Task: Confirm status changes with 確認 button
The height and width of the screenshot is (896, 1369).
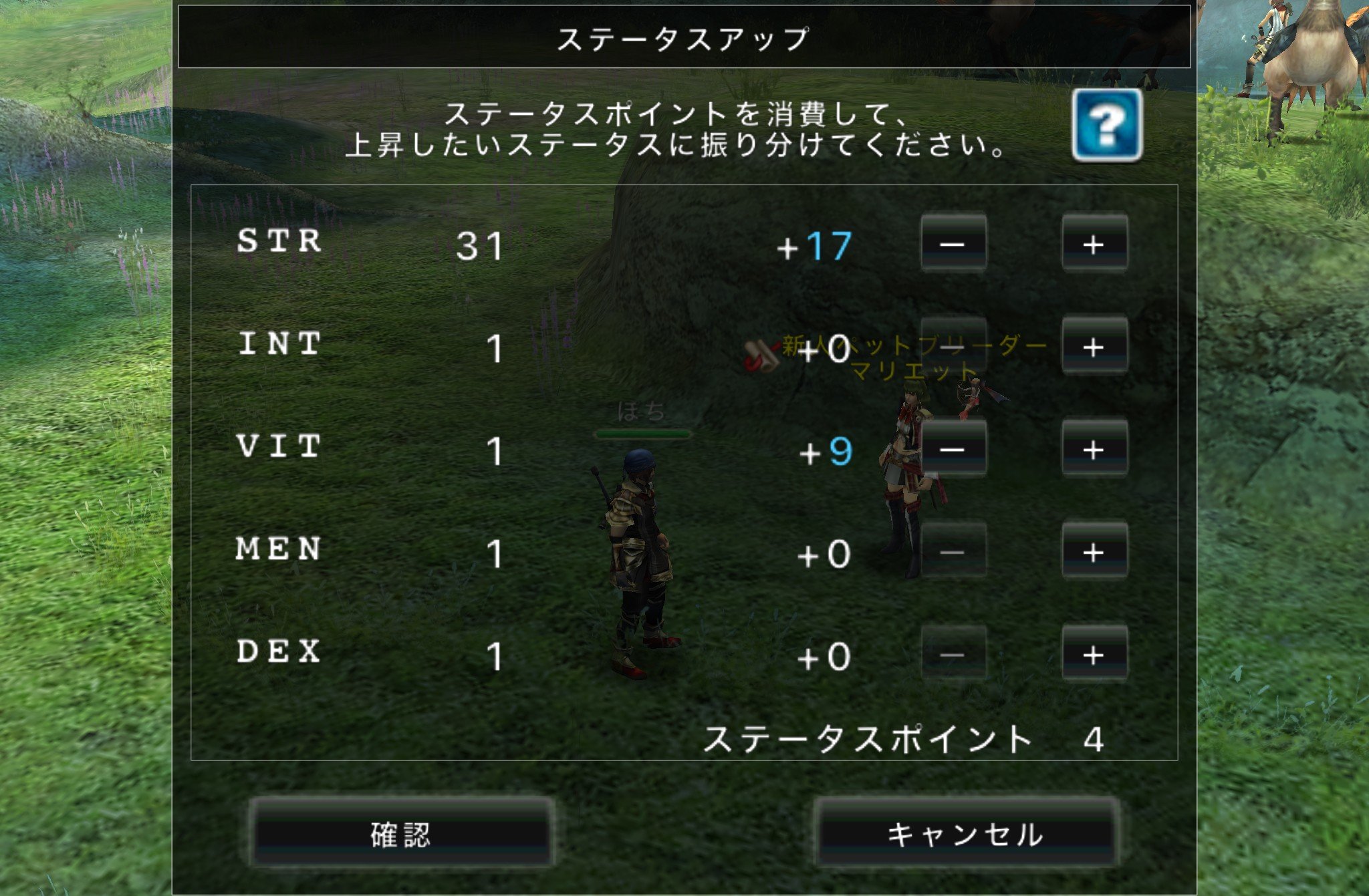Action: click(x=401, y=834)
